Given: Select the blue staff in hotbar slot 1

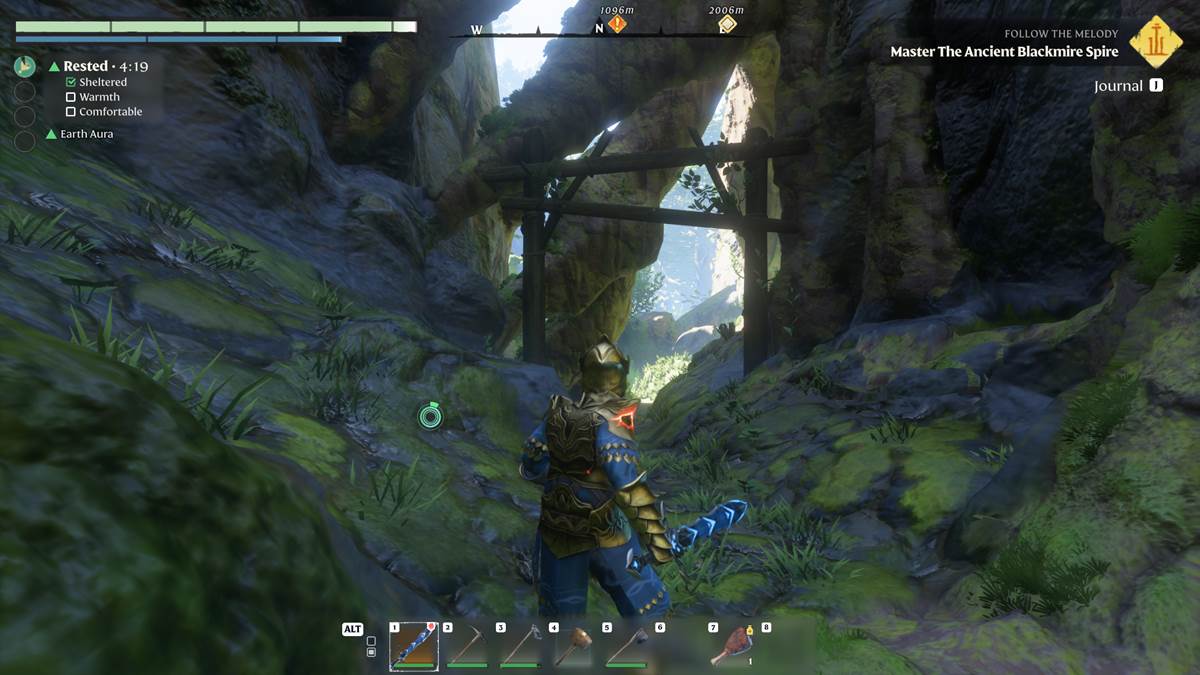Looking at the screenshot, I should [x=414, y=645].
